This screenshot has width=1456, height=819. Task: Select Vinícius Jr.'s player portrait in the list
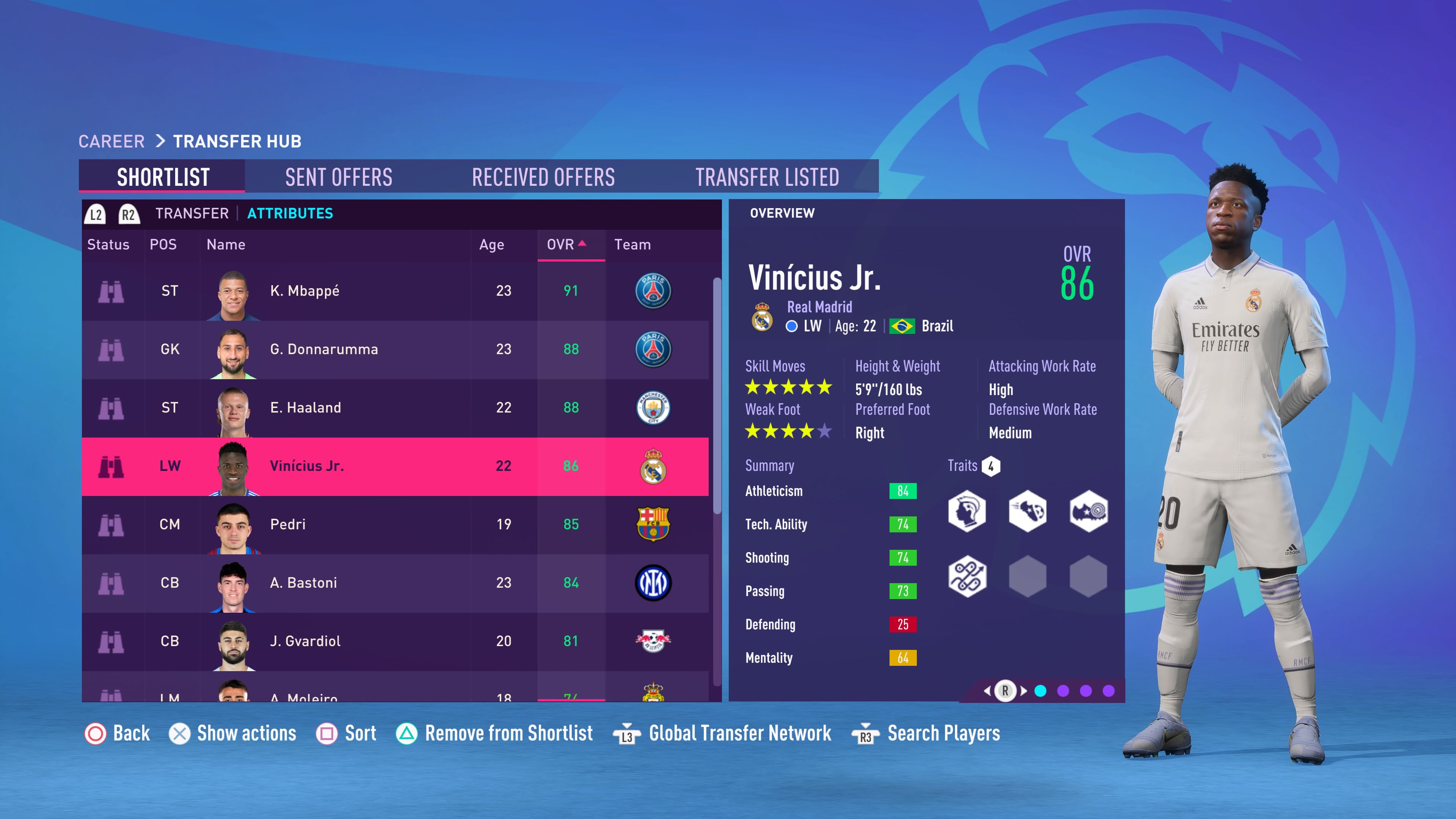pyautogui.click(x=232, y=466)
